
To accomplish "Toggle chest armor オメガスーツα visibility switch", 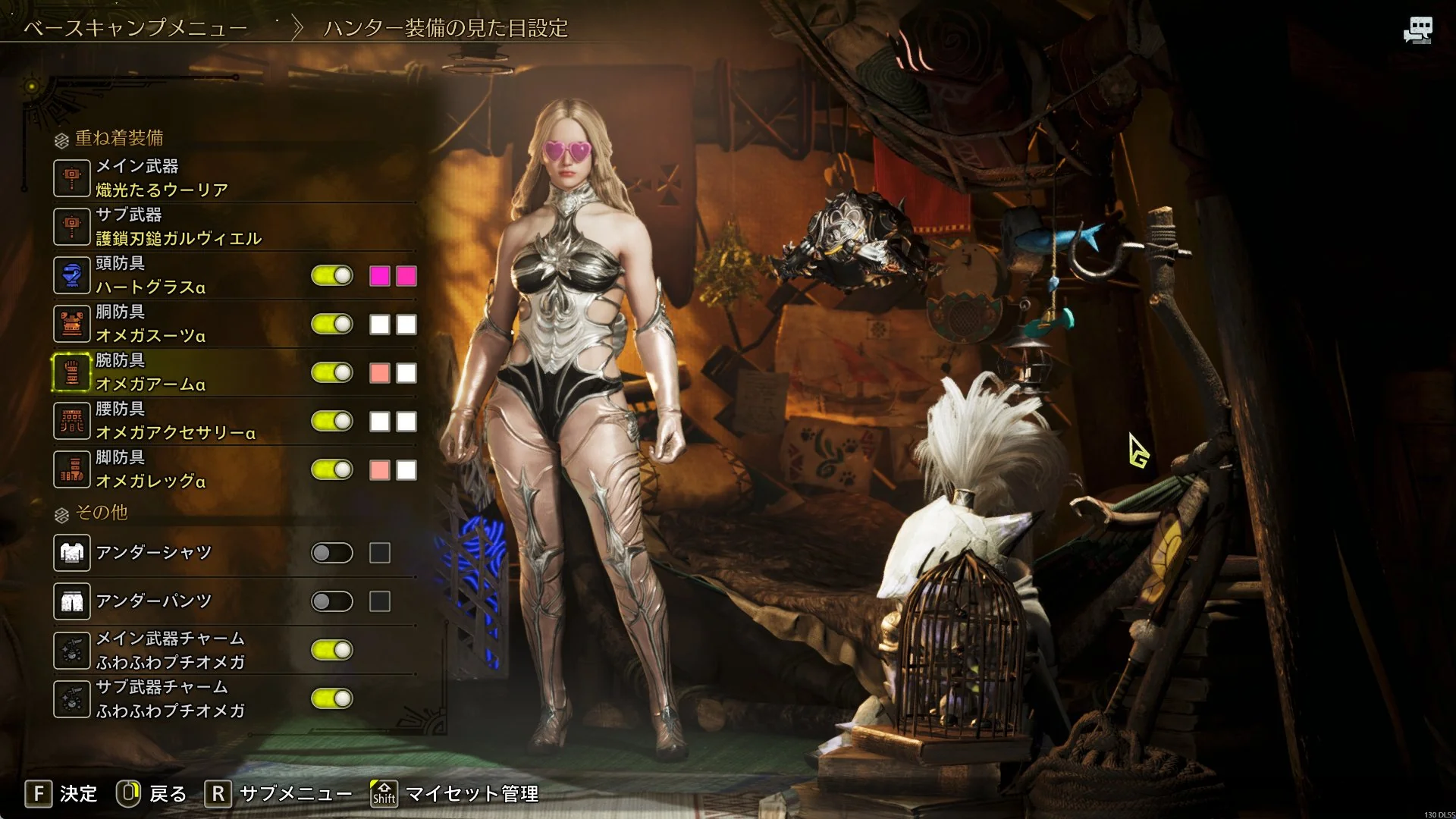I will tap(332, 324).
